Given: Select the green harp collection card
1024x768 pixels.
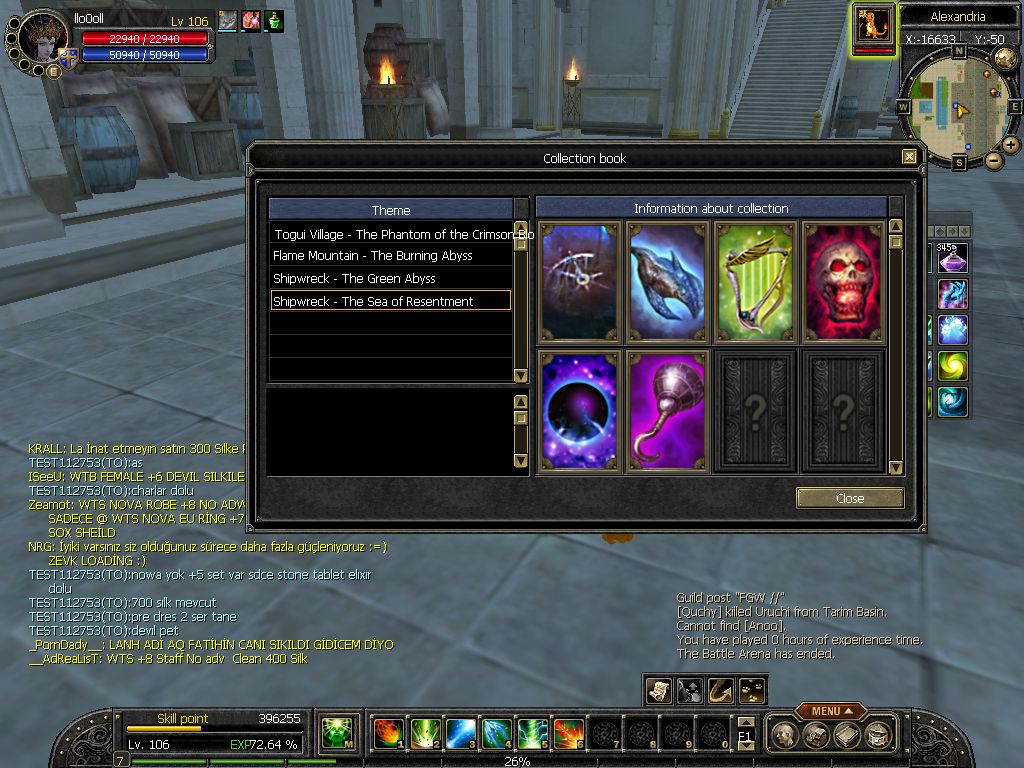Looking at the screenshot, I should point(755,282).
